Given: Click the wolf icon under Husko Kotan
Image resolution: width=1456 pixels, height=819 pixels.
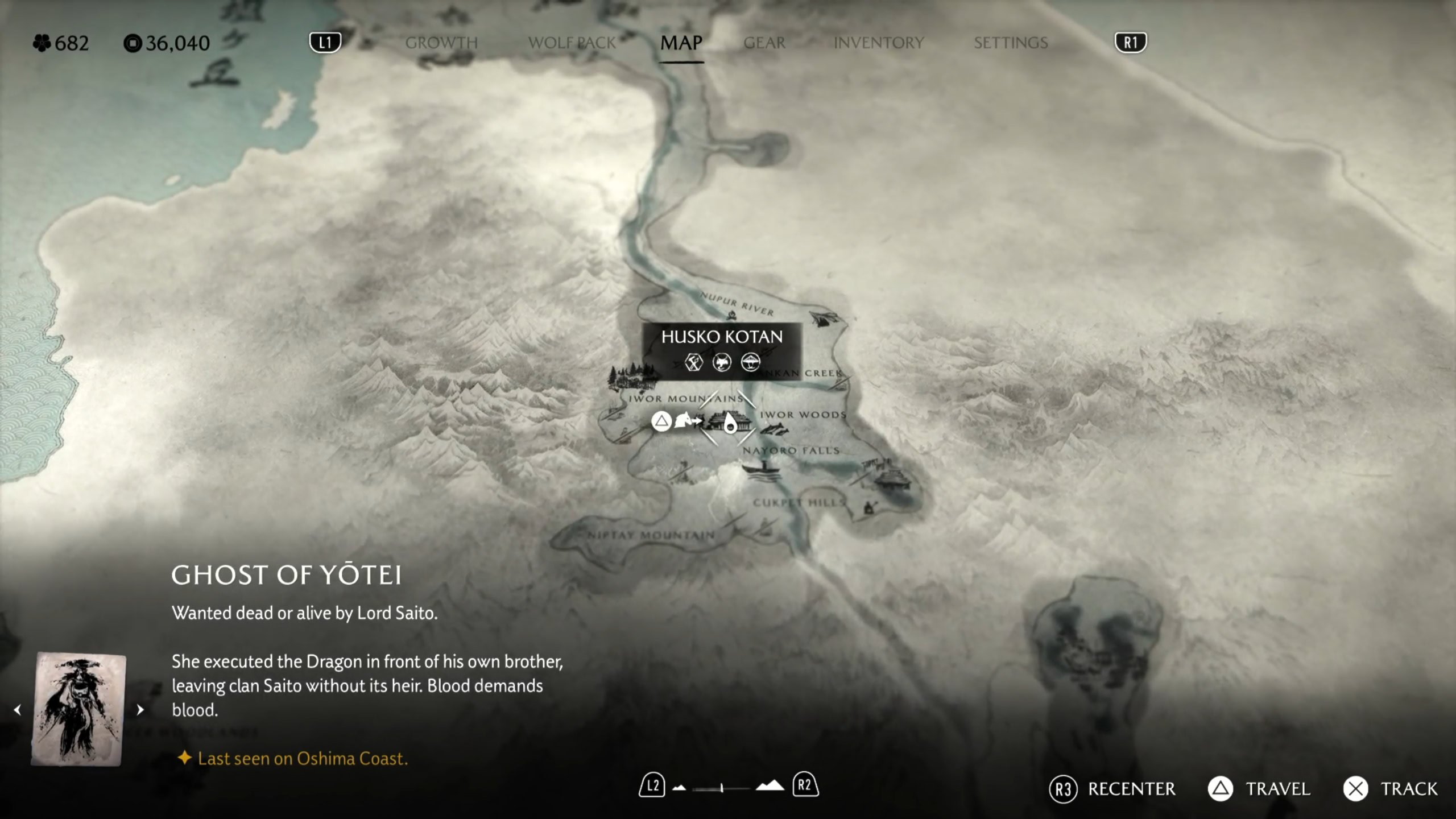Looking at the screenshot, I should point(722,362).
